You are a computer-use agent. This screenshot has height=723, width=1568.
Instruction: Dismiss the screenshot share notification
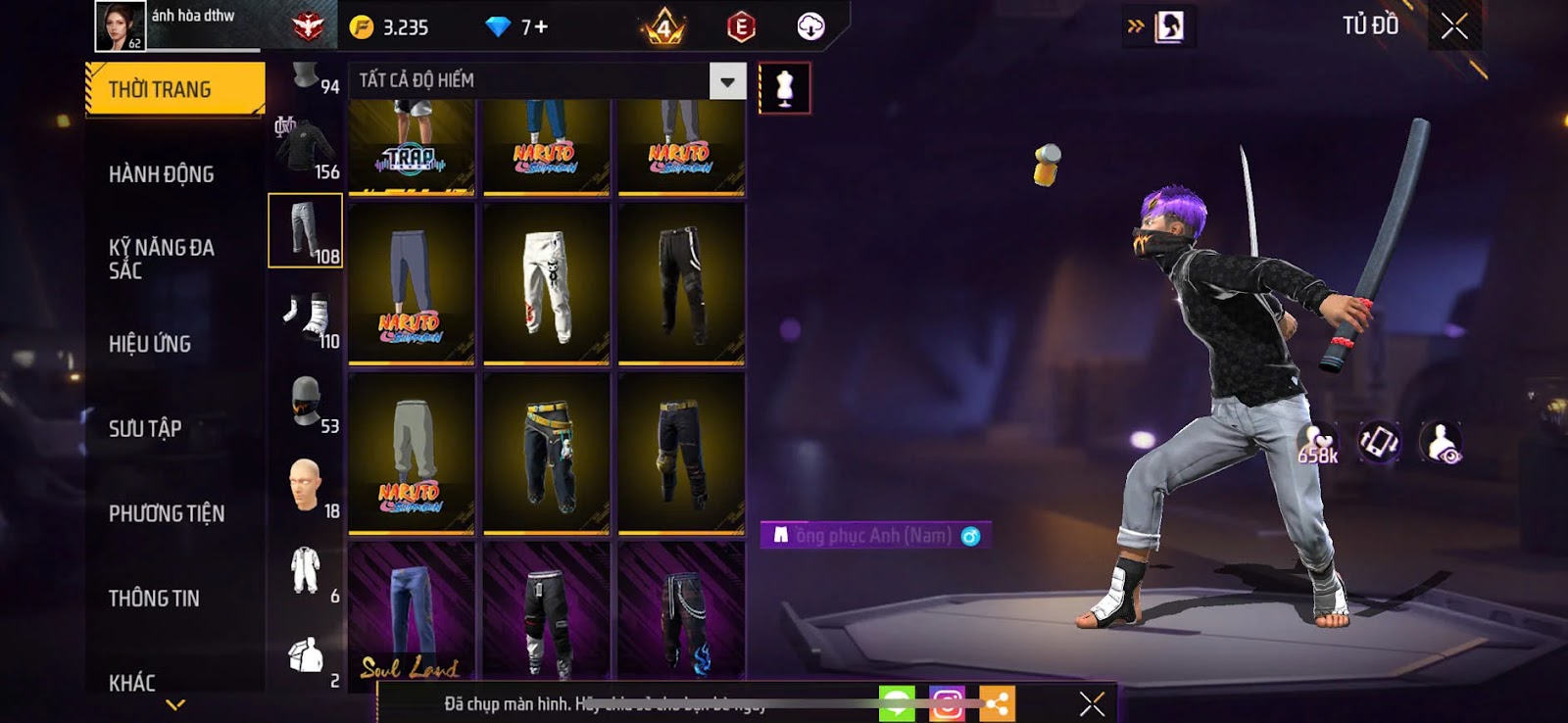(1092, 703)
